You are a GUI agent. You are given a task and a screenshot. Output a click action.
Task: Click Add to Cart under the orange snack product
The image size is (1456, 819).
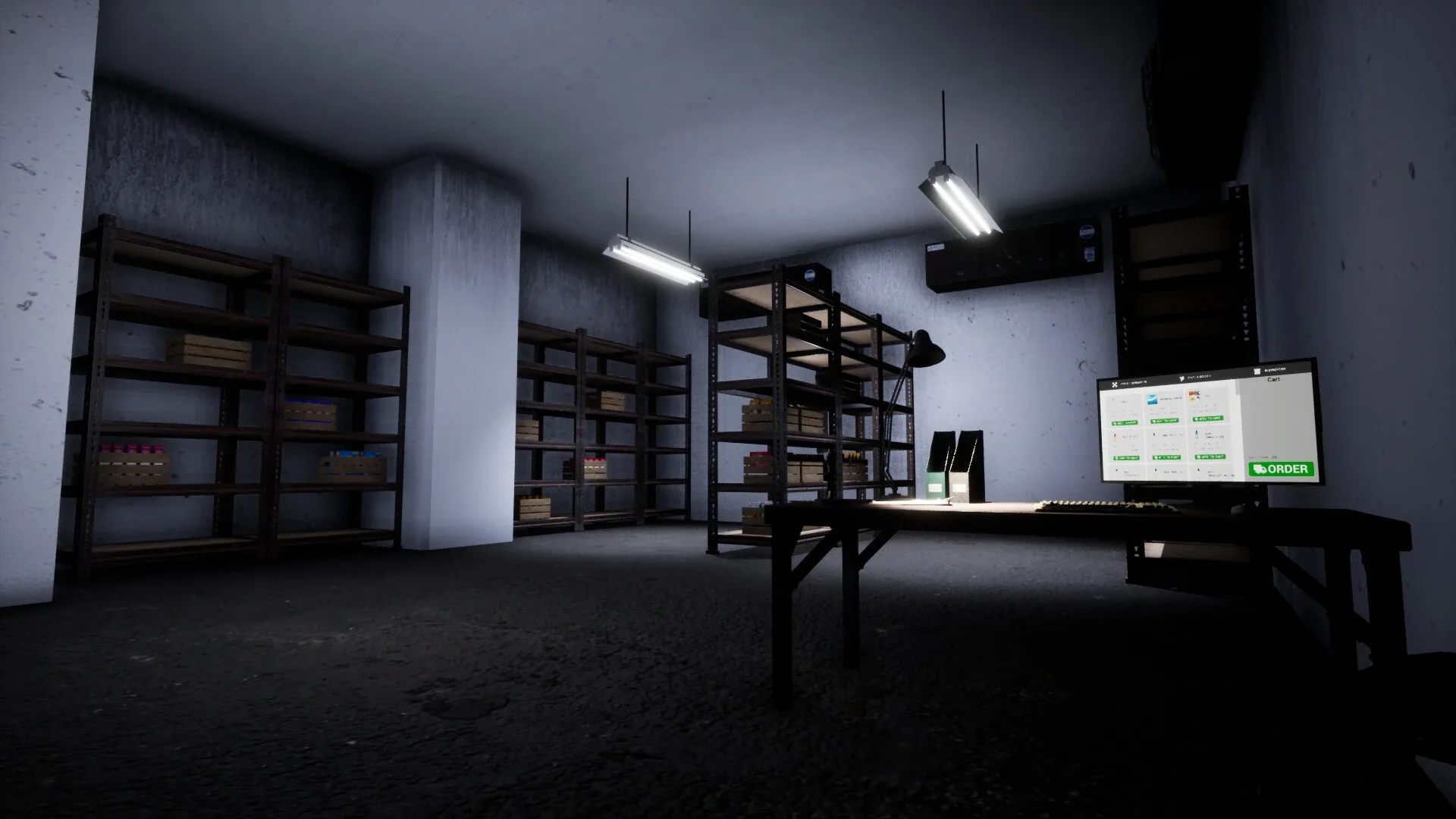[1209, 419]
